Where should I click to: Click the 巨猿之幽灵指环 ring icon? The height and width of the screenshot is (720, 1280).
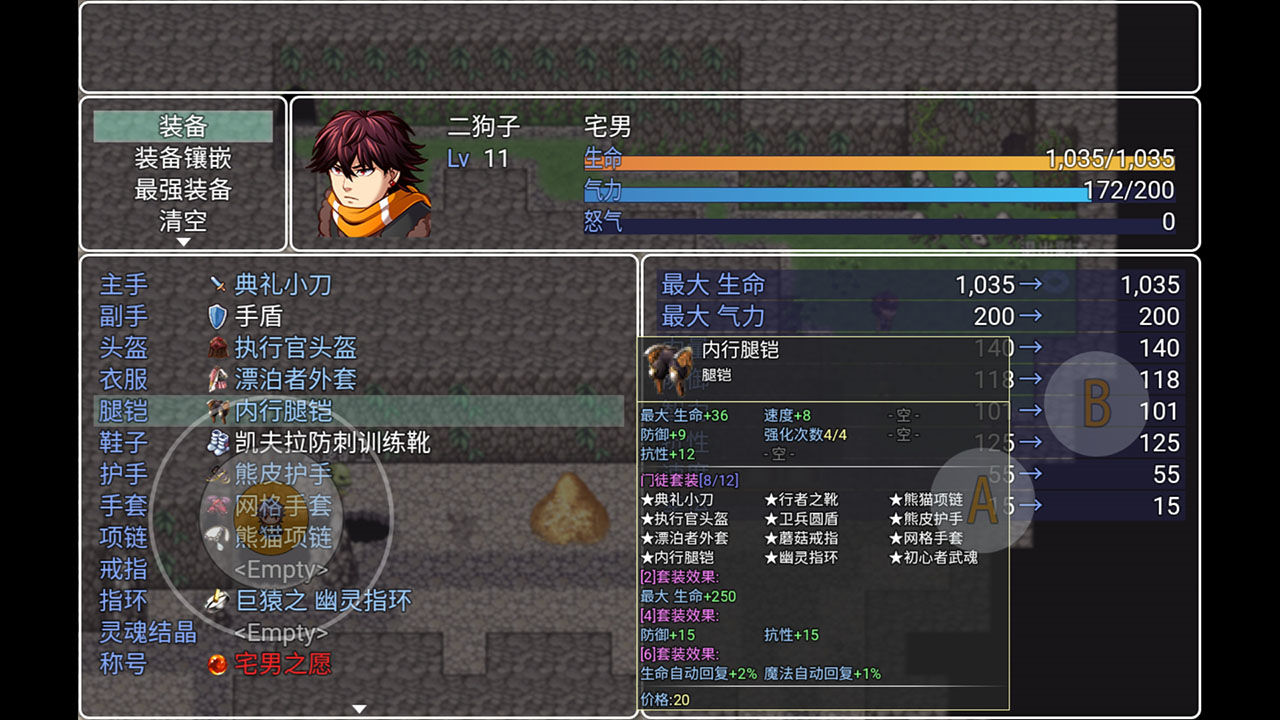tap(216, 601)
